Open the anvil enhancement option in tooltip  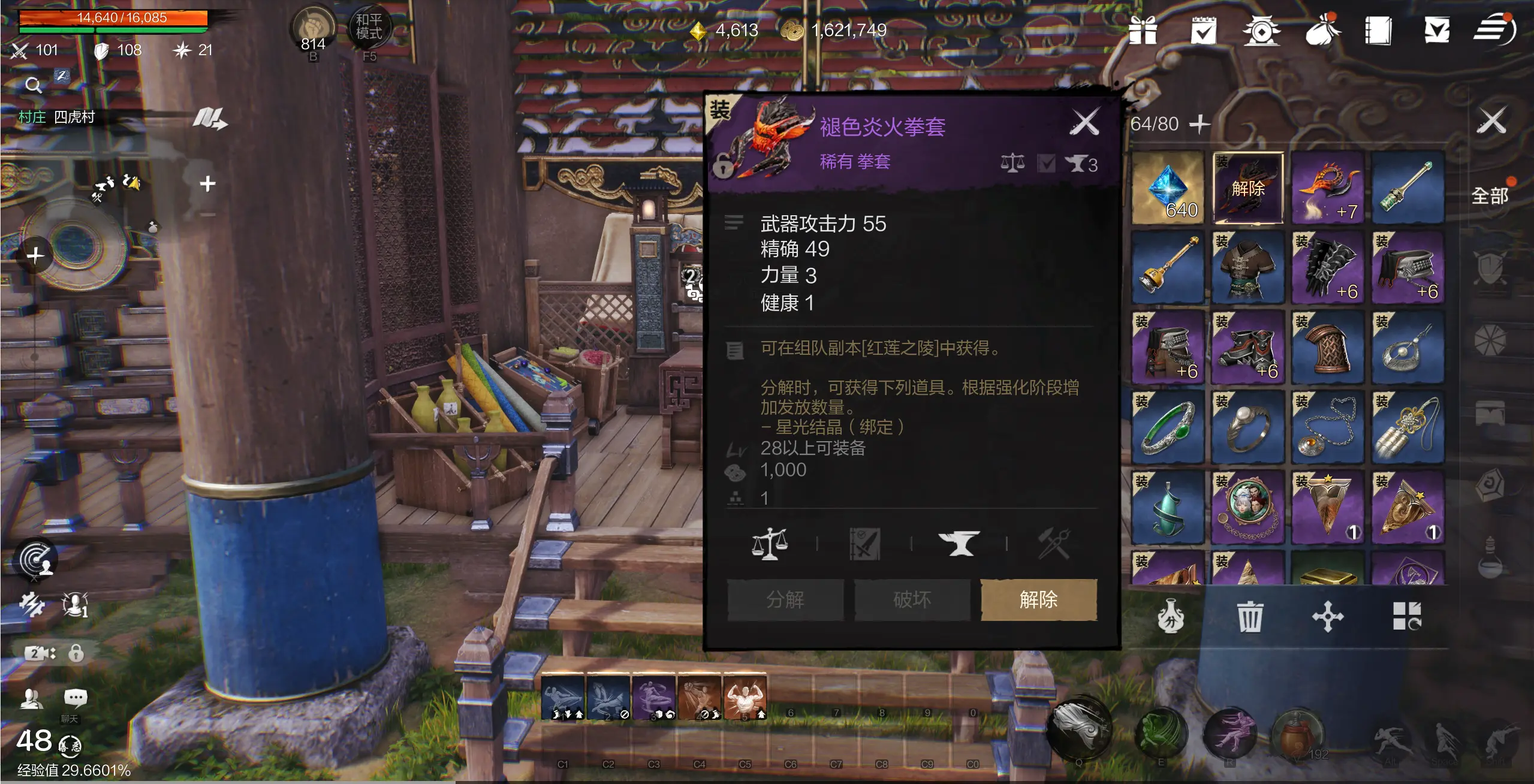point(959,544)
